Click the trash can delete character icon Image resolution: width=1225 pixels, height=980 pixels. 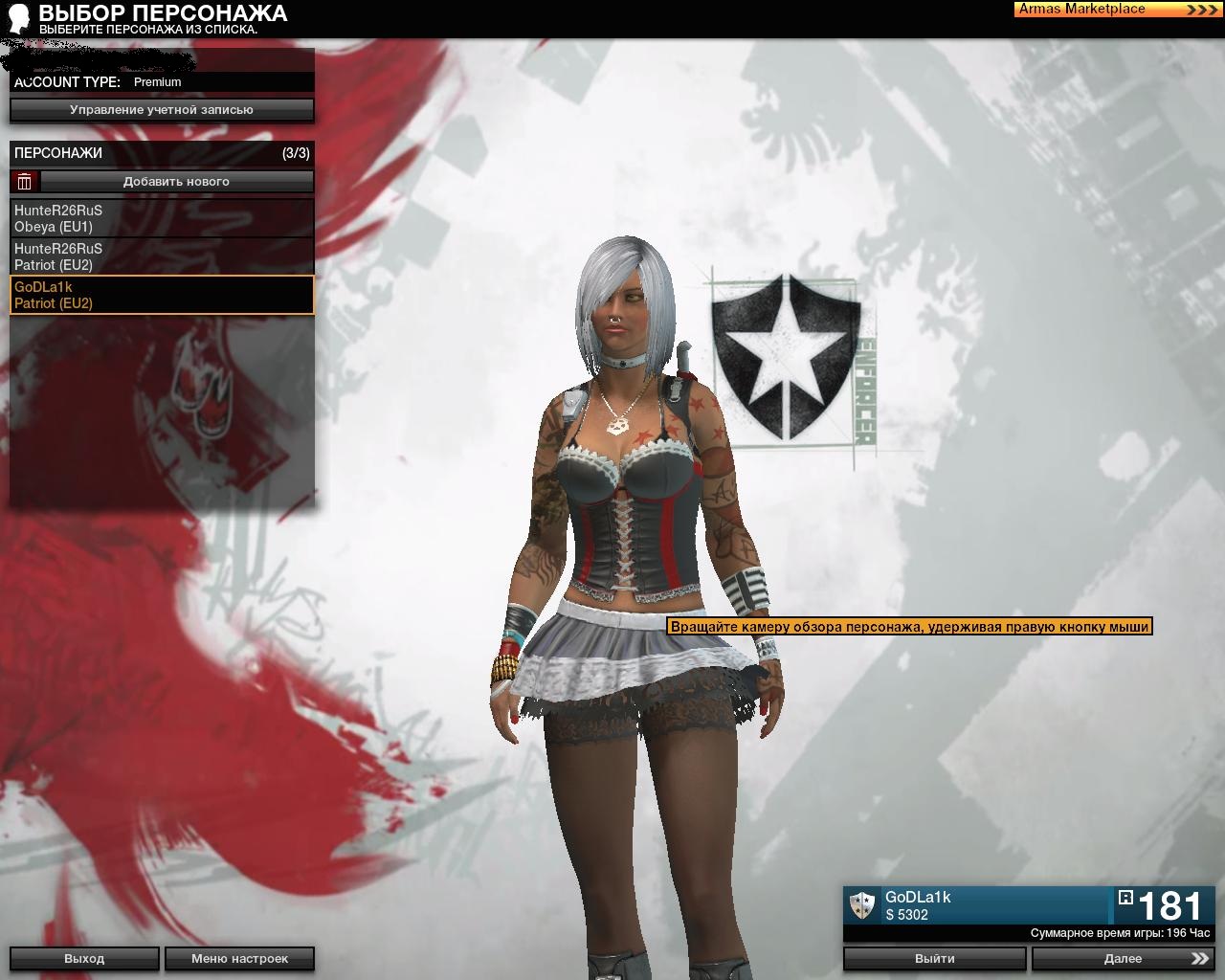[x=25, y=181]
